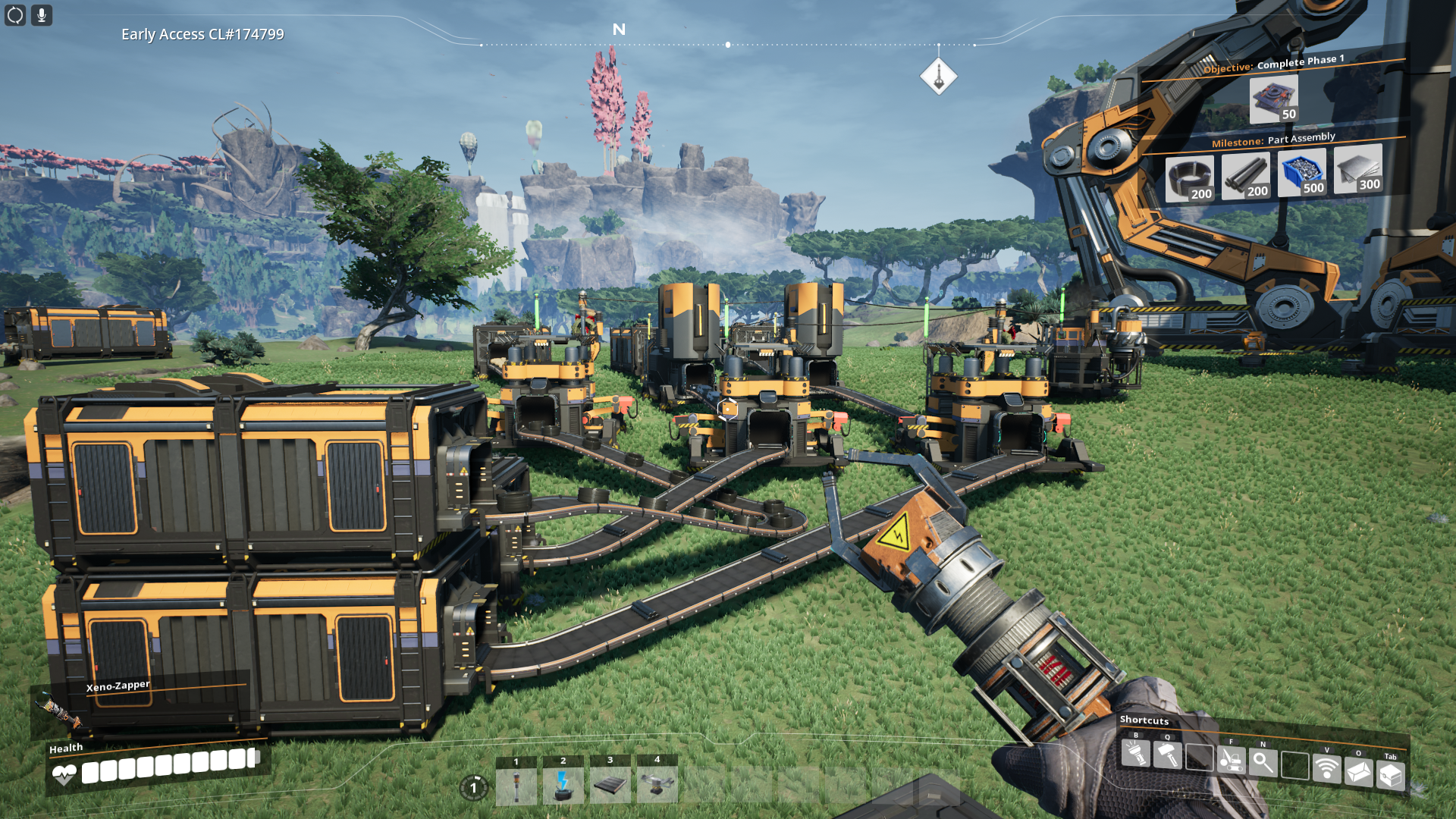Click the Smart Plating objective item
Screen dimensions: 1456x819
[x=1274, y=99]
